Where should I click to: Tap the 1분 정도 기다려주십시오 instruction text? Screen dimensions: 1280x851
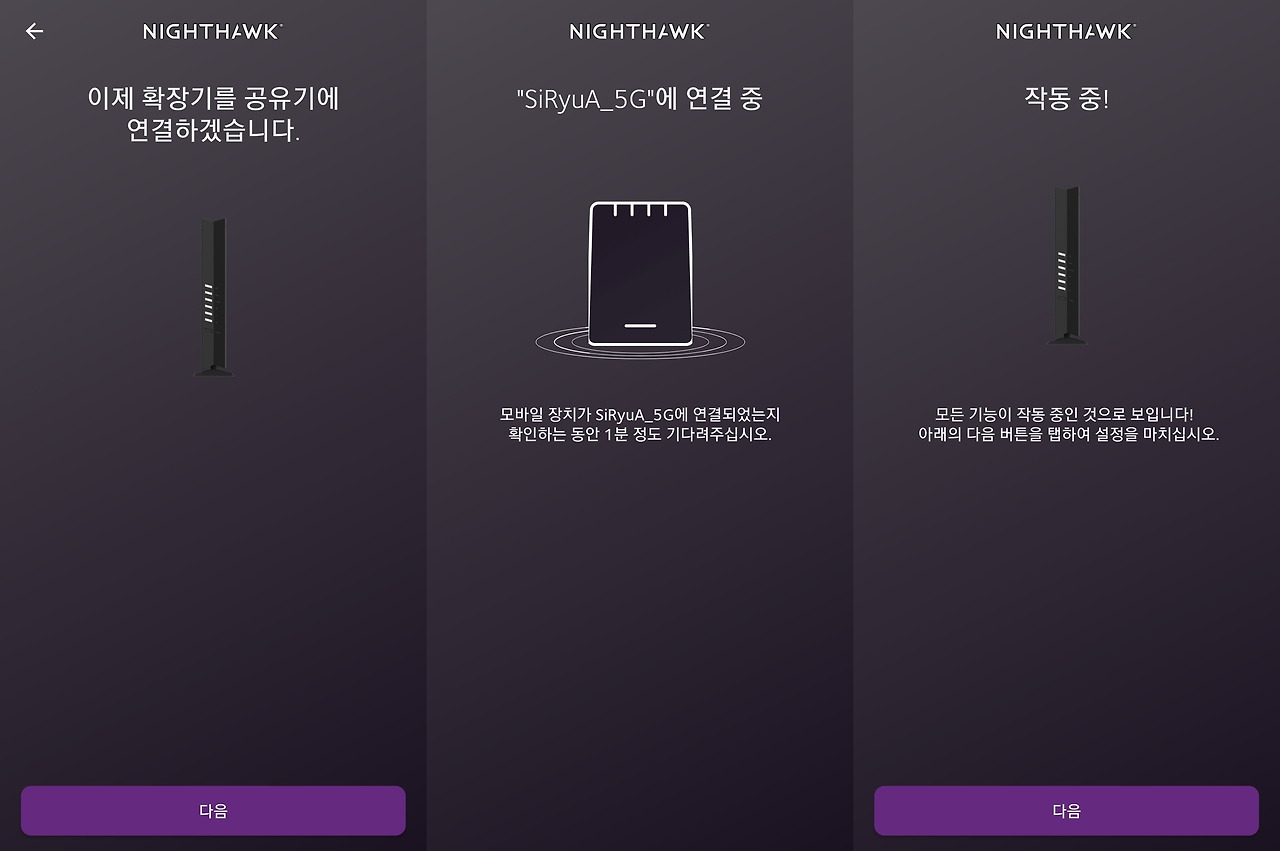point(640,432)
